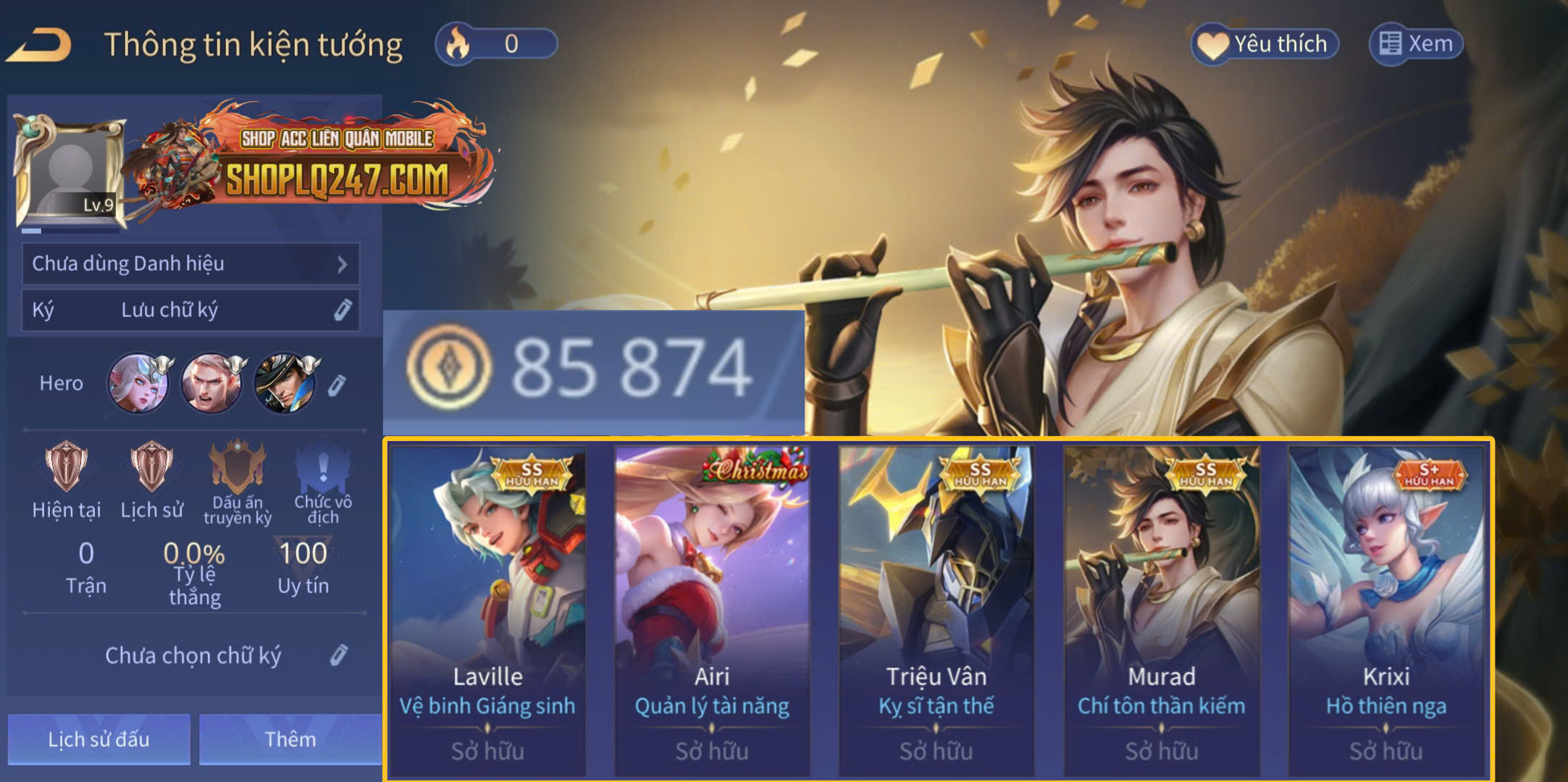Open the Chưa dùng Danh hiệu row
Screen dimensions: 1568x782
tap(190, 264)
